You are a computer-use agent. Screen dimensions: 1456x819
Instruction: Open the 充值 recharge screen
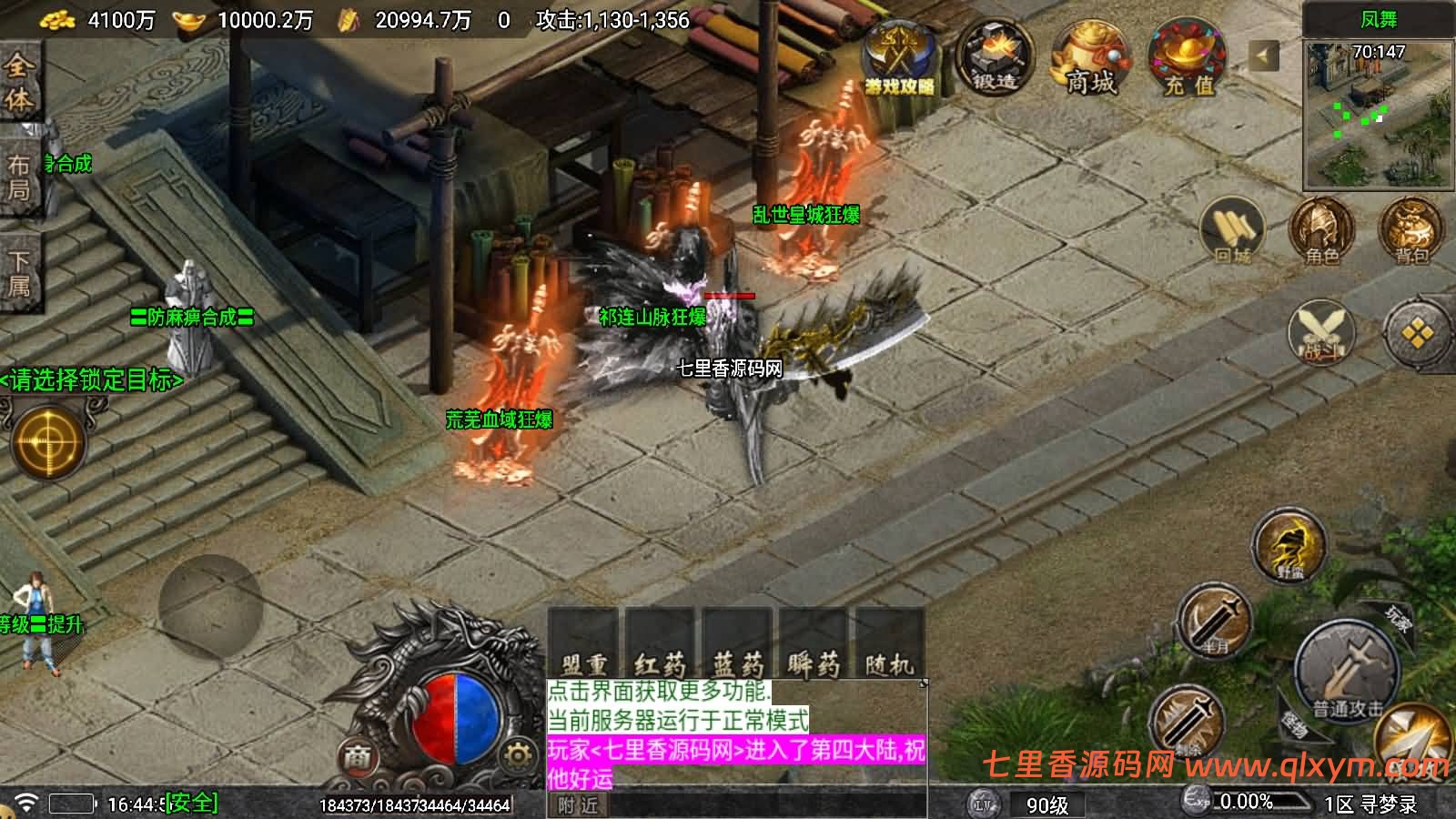click(1188, 56)
